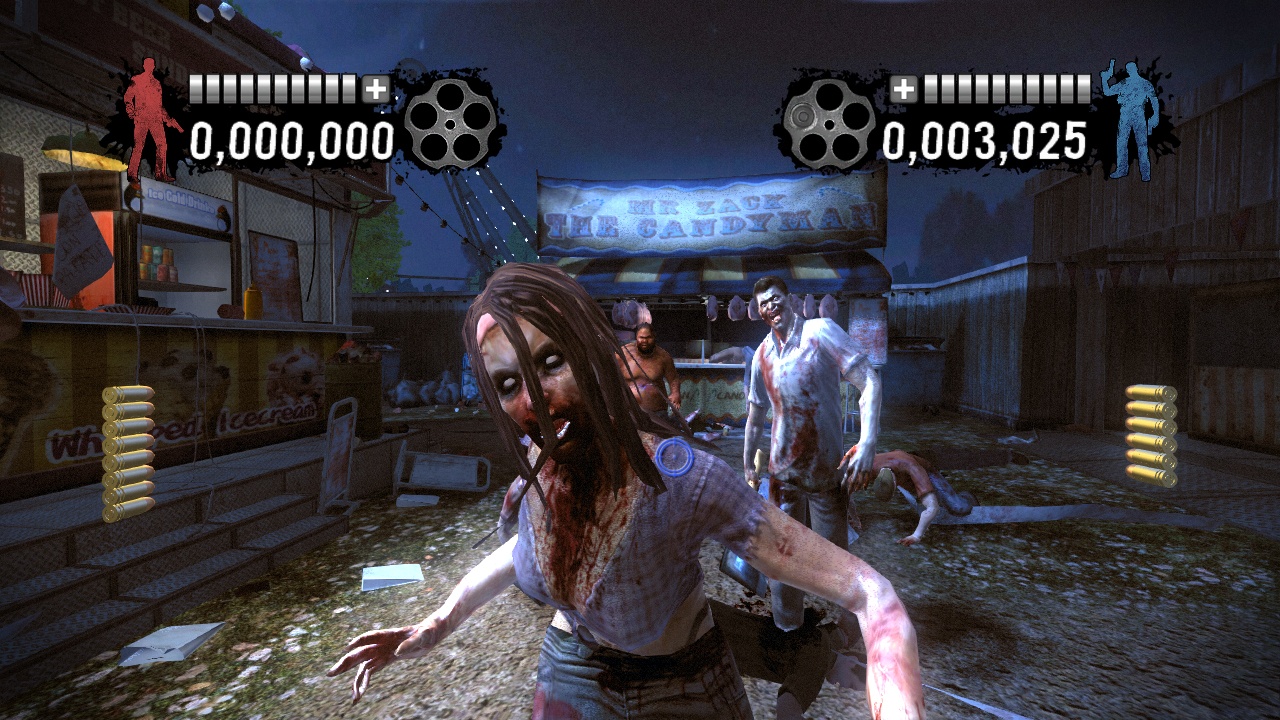Click the center pin of Player 1's cylinder
Viewport: 1280px width, 720px height.
(x=452, y=125)
